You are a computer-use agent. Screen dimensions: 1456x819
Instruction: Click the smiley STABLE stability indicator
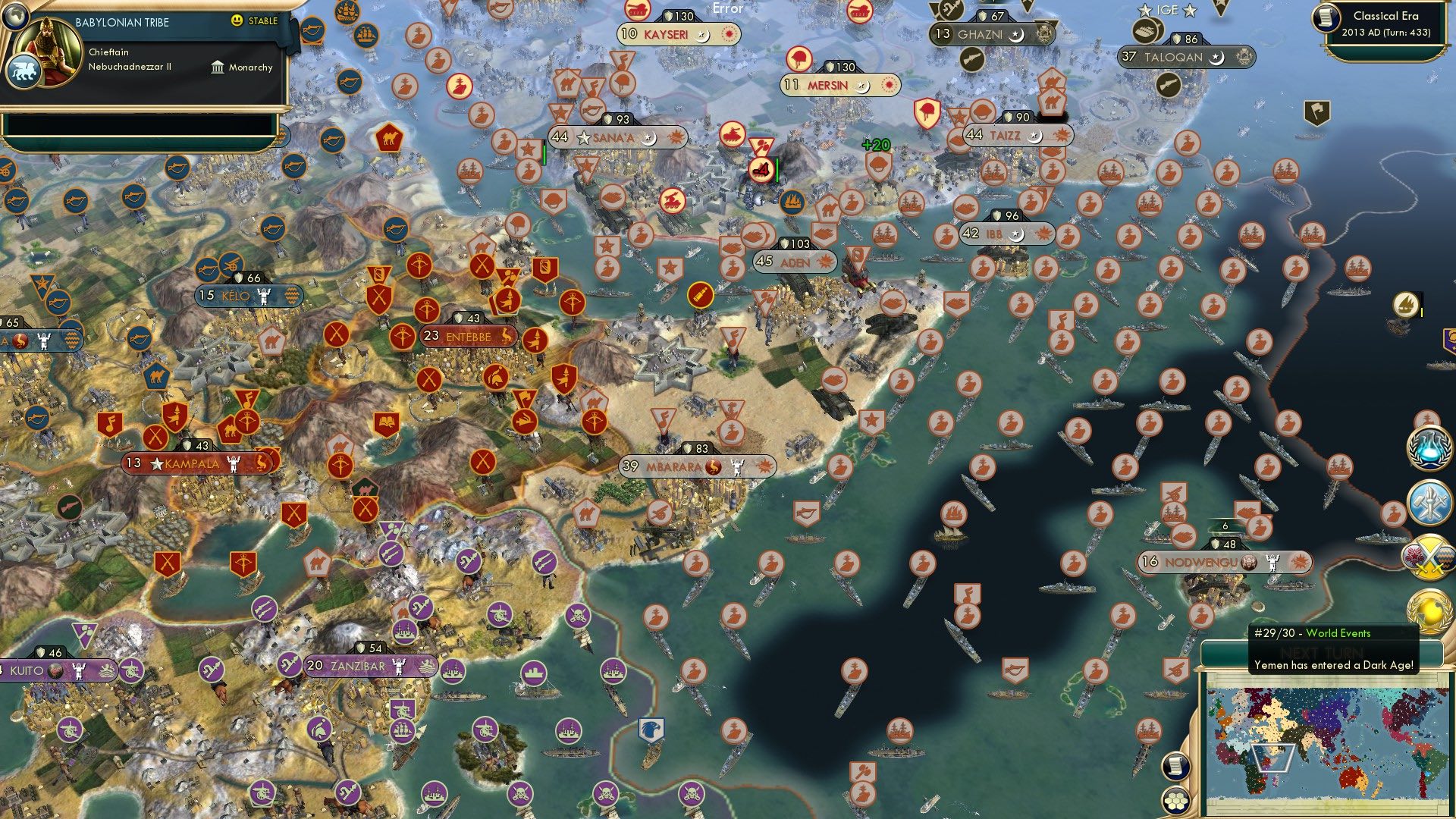pyautogui.click(x=237, y=20)
